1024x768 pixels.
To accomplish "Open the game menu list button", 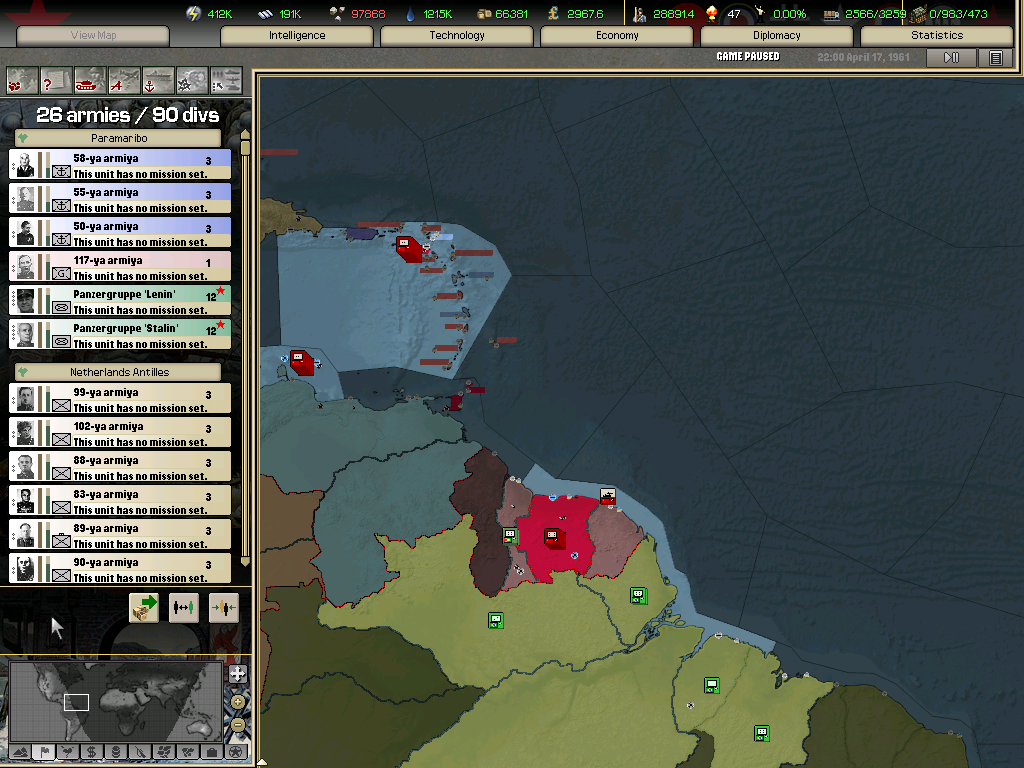I will pyautogui.click(x=996, y=58).
